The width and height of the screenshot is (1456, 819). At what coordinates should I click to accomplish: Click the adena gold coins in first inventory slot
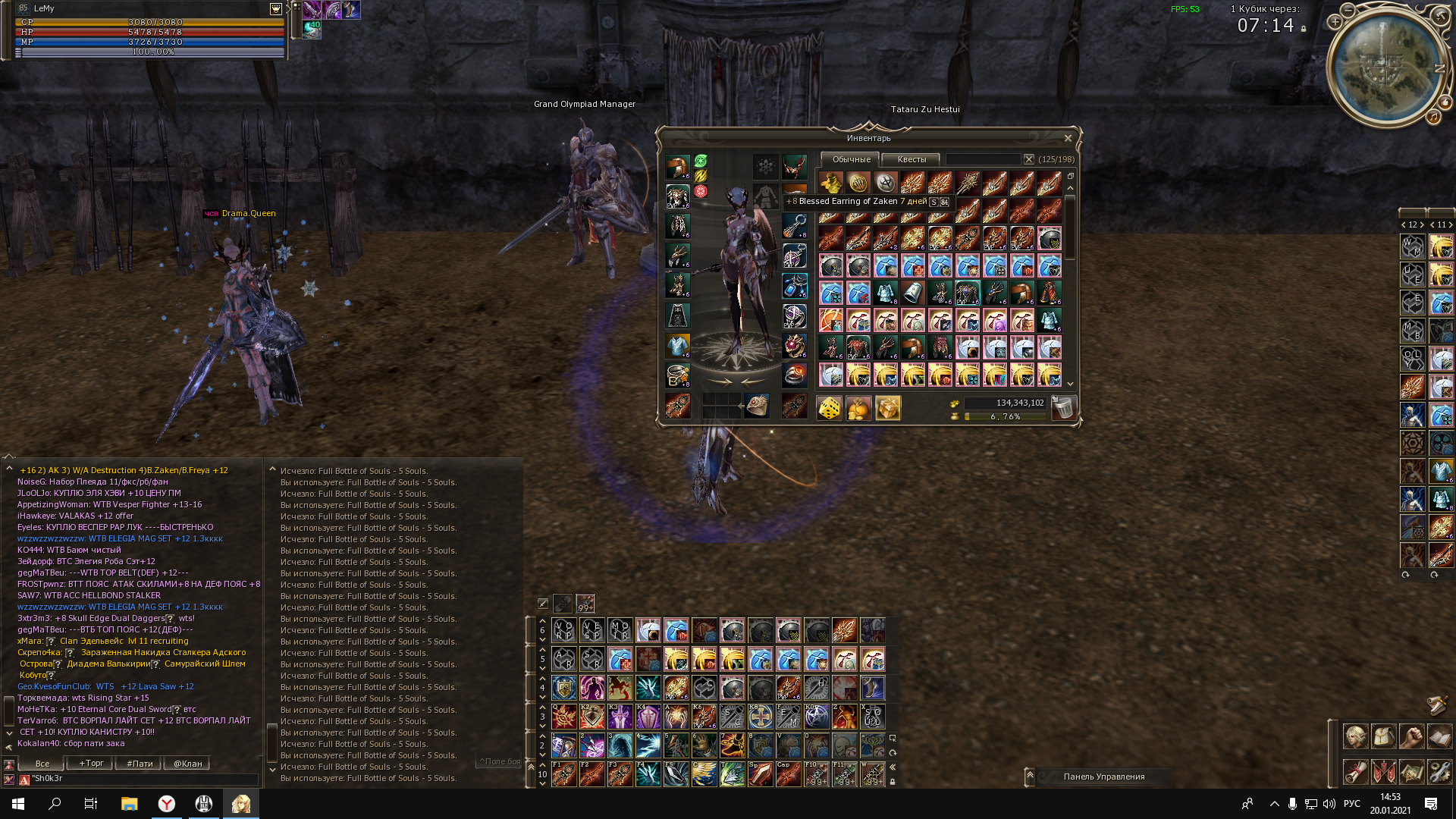click(x=830, y=182)
